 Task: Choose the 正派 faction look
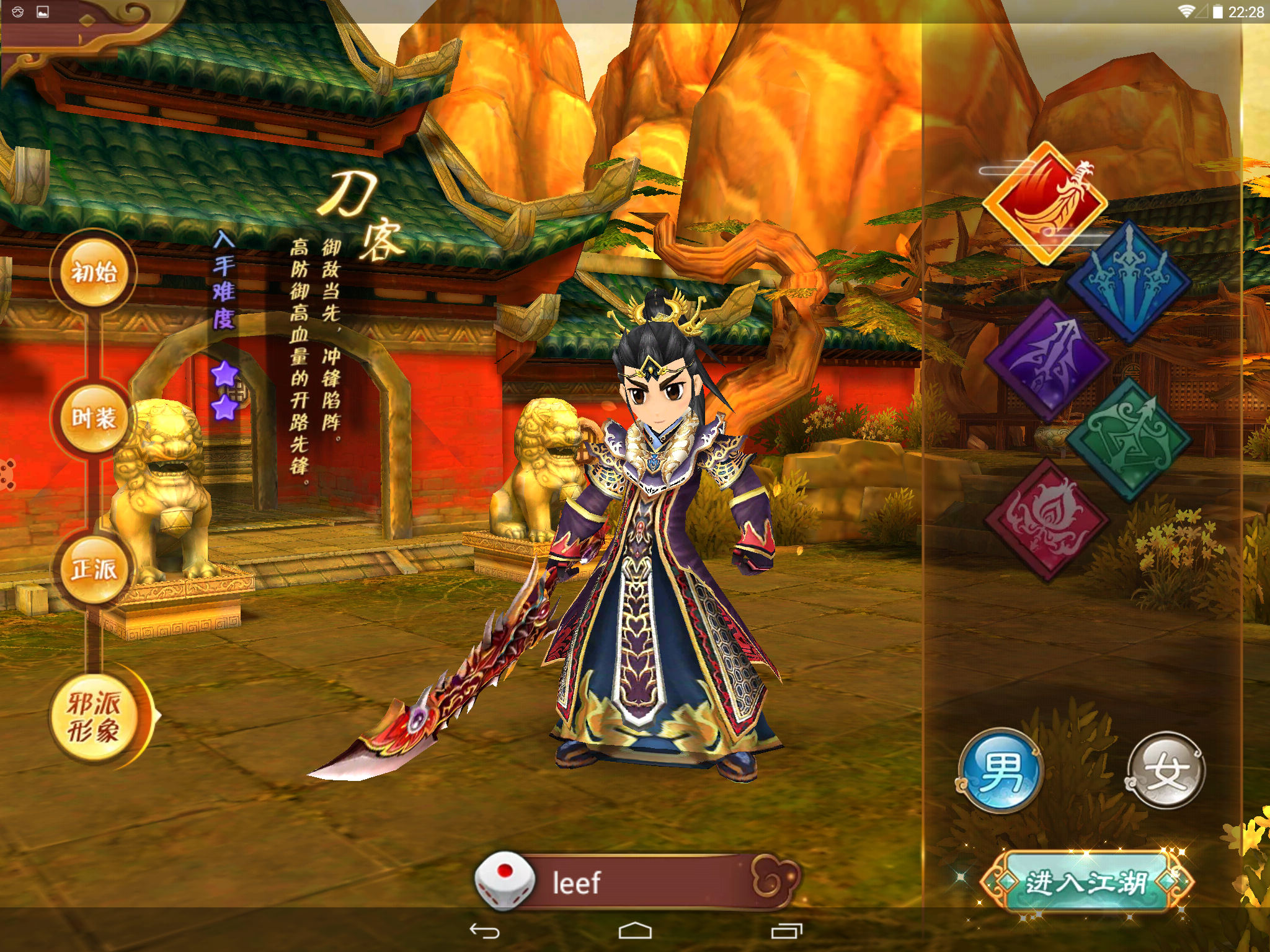94,569
